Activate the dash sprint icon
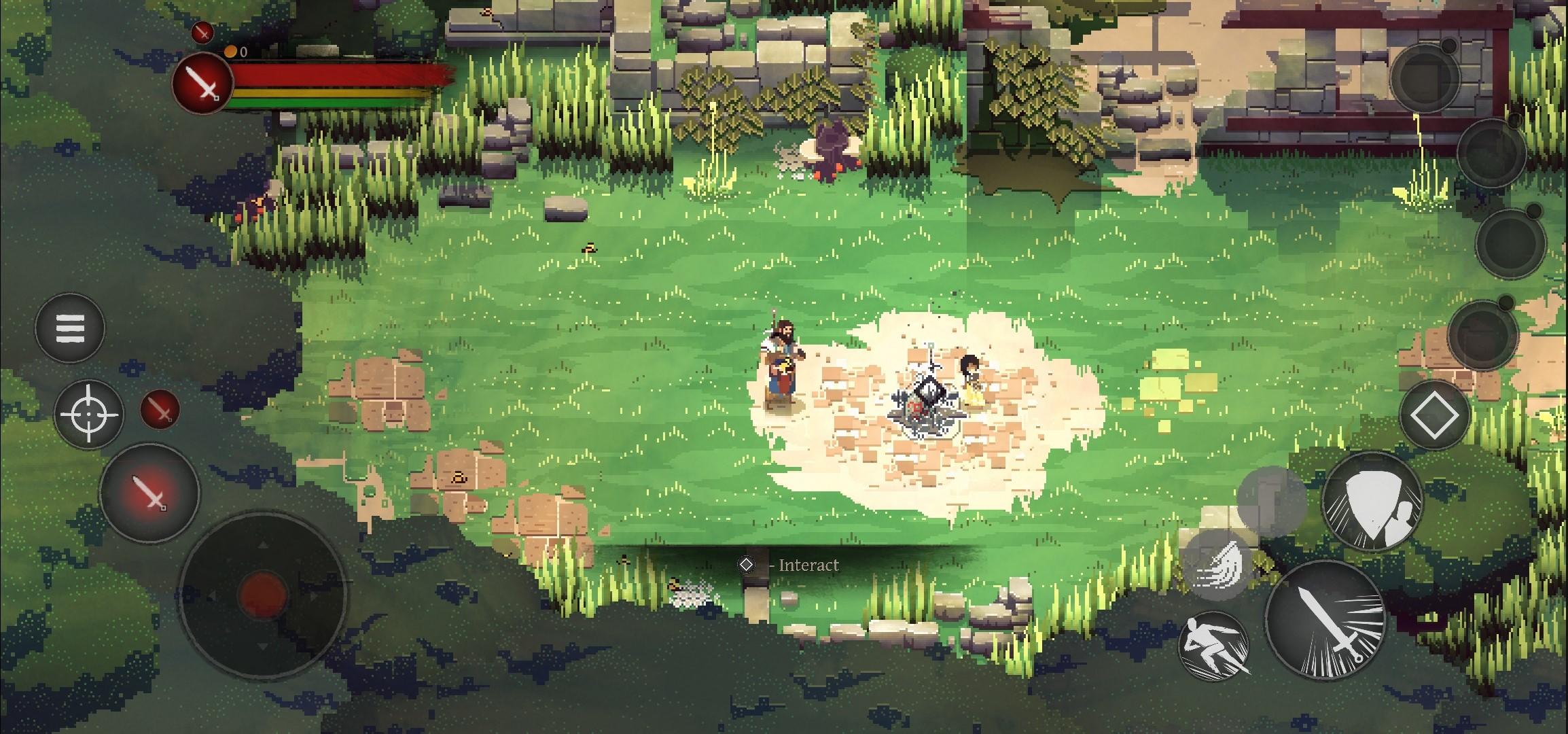 click(1213, 646)
